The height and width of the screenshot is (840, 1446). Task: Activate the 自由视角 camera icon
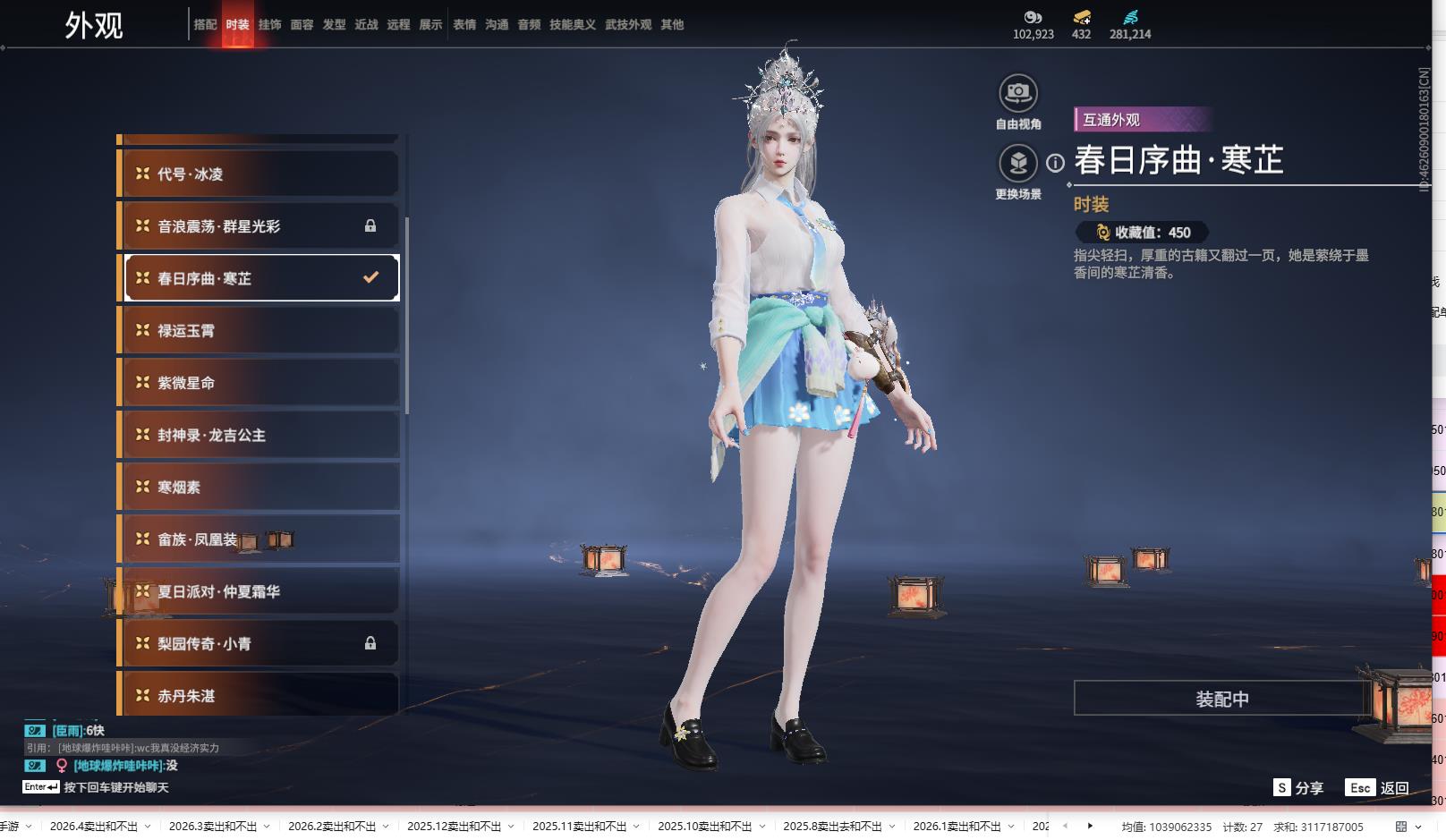tap(1018, 93)
